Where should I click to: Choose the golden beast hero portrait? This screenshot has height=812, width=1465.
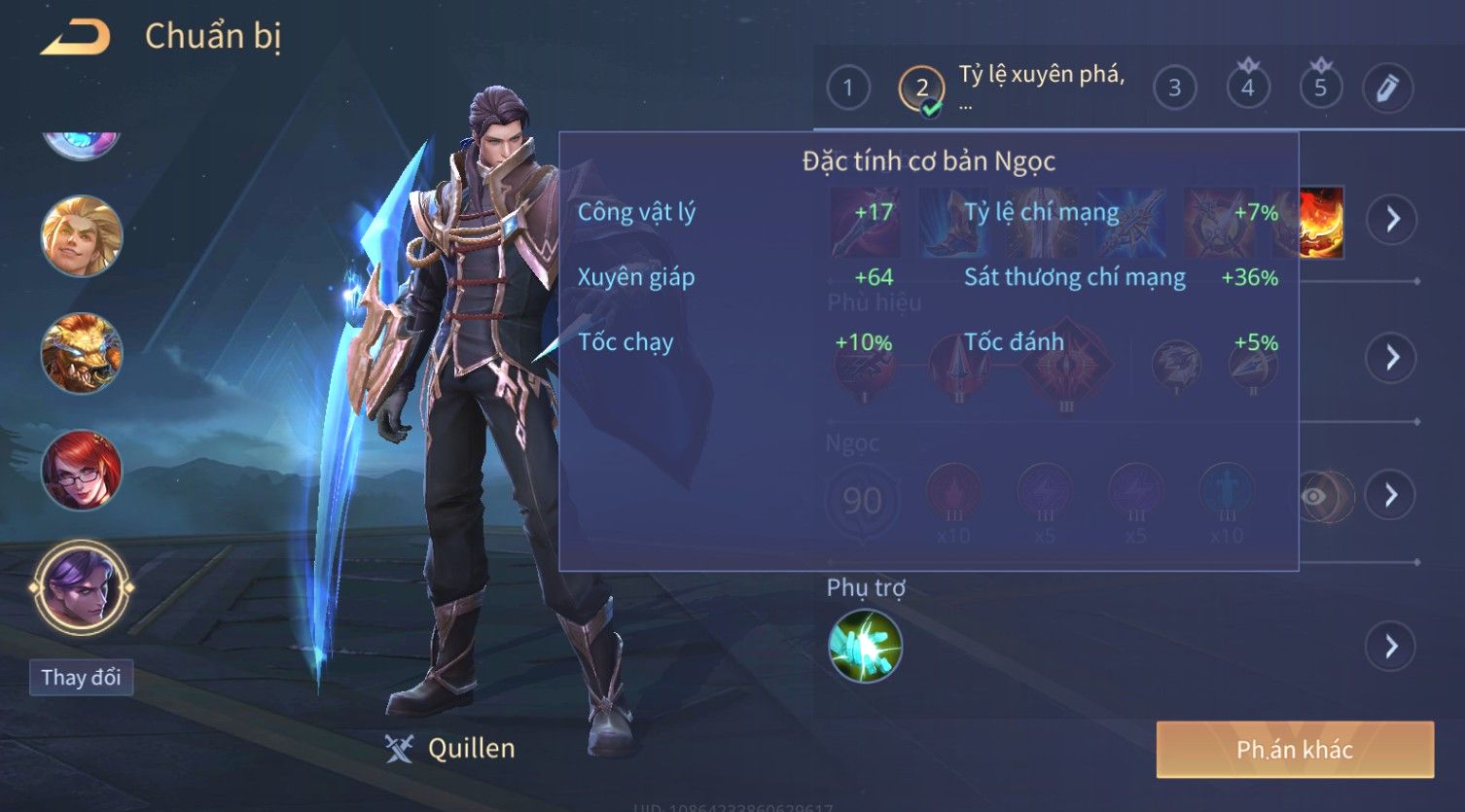click(x=82, y=353)
